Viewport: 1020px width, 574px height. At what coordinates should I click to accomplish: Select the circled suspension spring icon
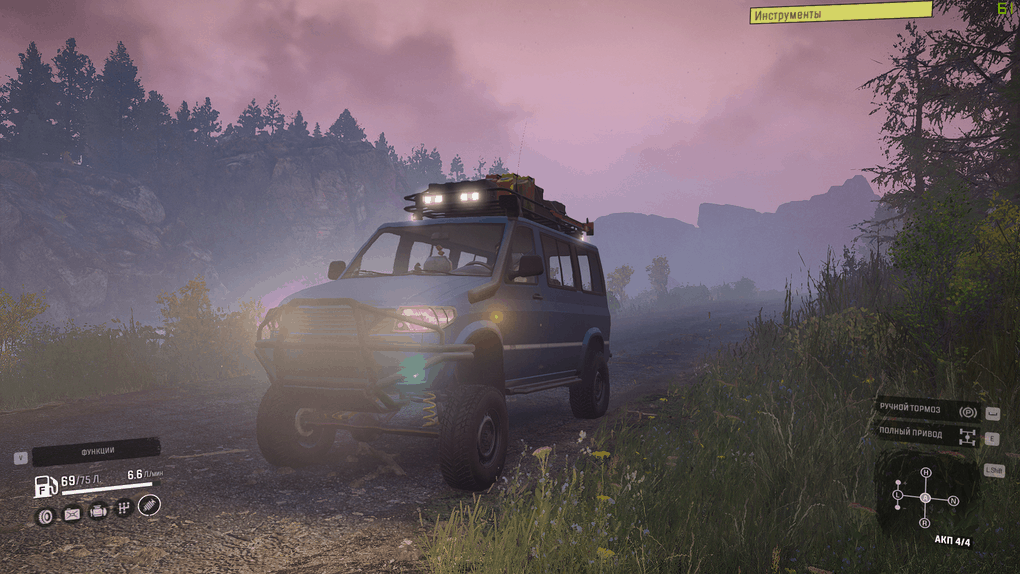(149, 505)
